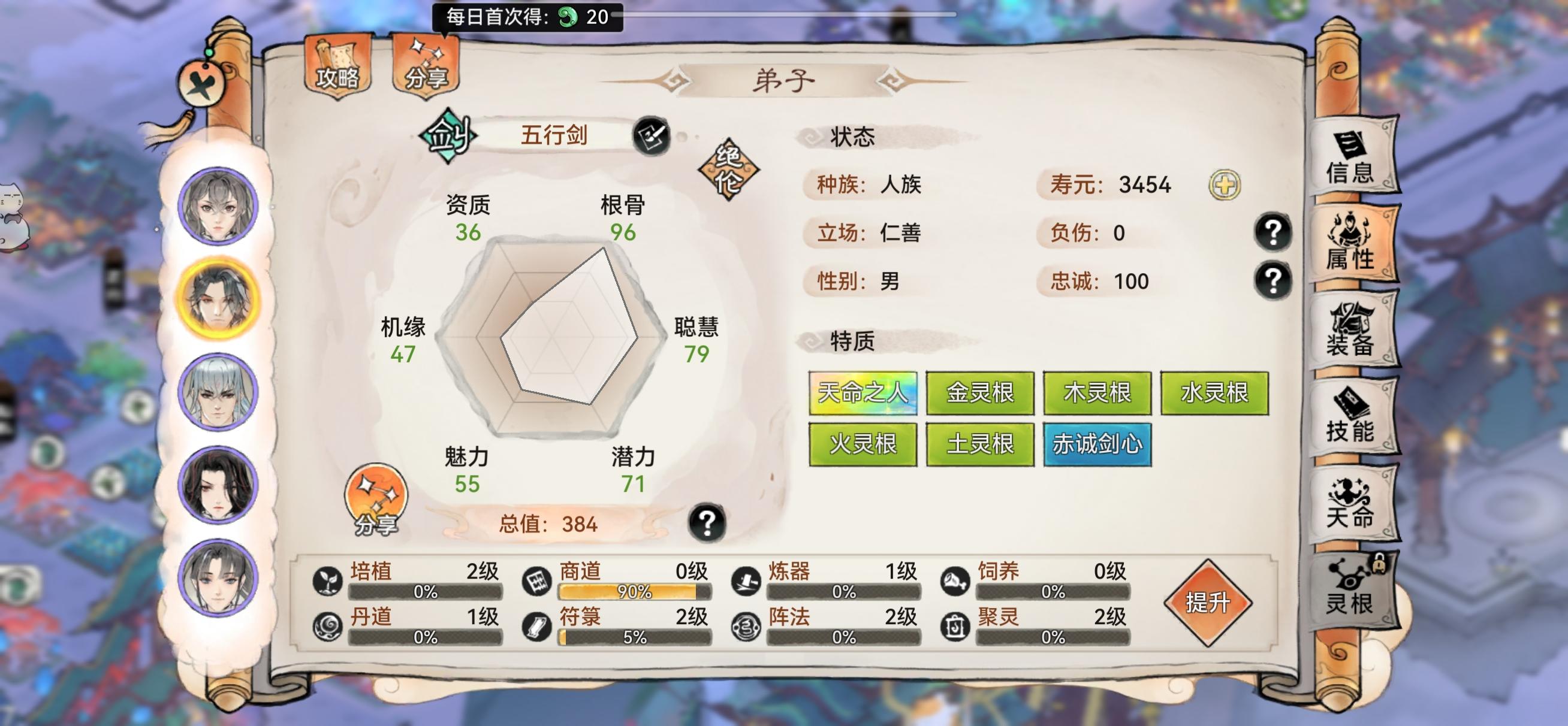Screen dimensions: 1568x726
Task: Select the 天命之人 trait badge
Action: pyautogui.click(x=862, y=394)
